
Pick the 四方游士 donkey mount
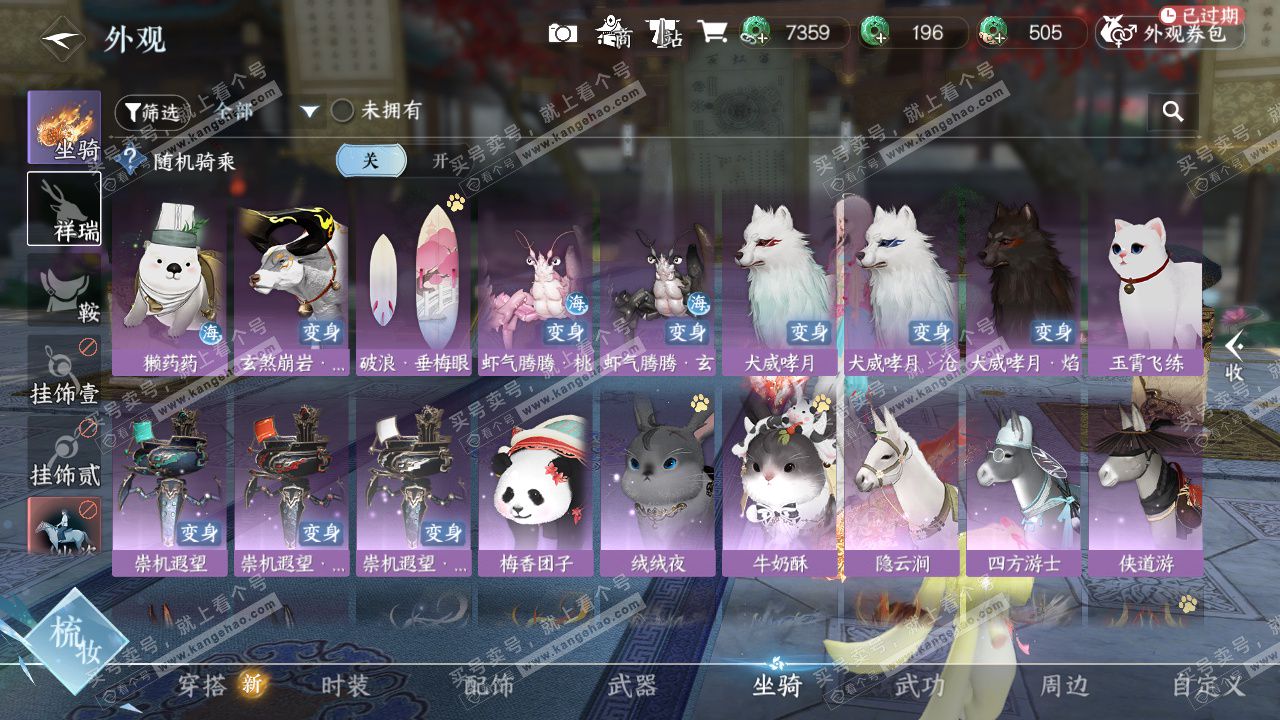point(1024,485)
